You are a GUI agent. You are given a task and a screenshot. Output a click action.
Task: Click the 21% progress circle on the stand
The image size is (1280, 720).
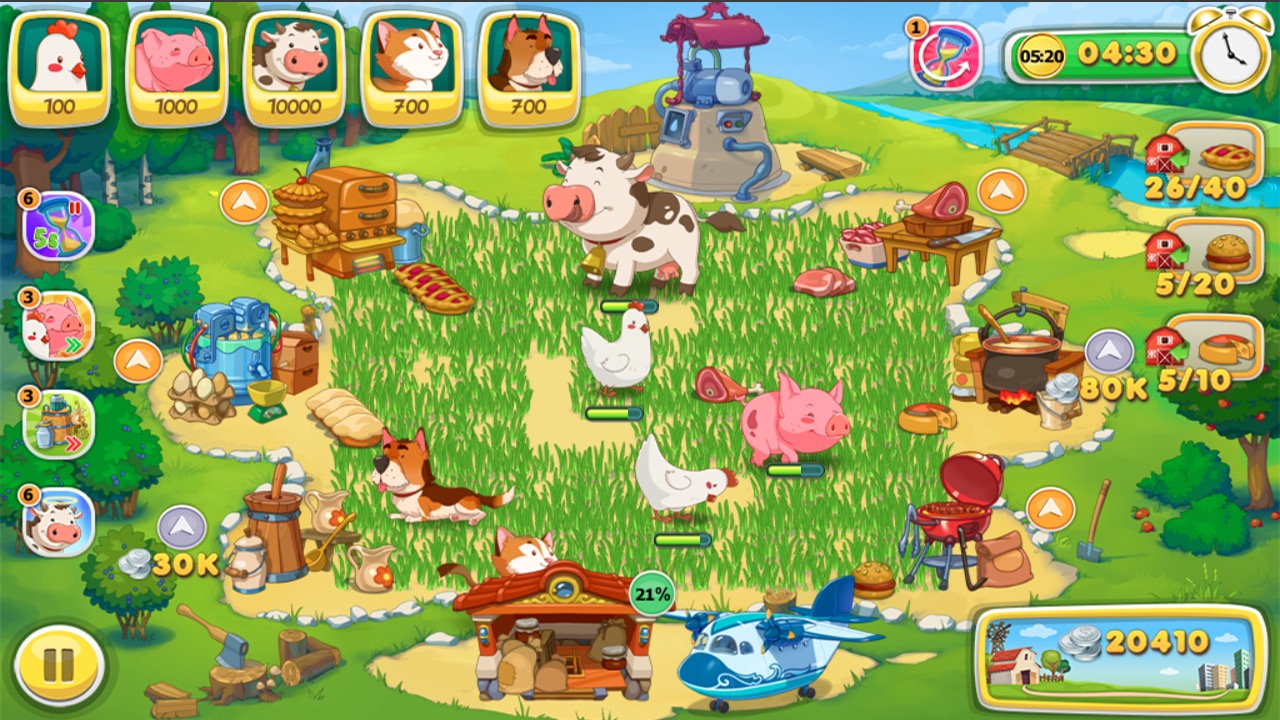[652, 592]
